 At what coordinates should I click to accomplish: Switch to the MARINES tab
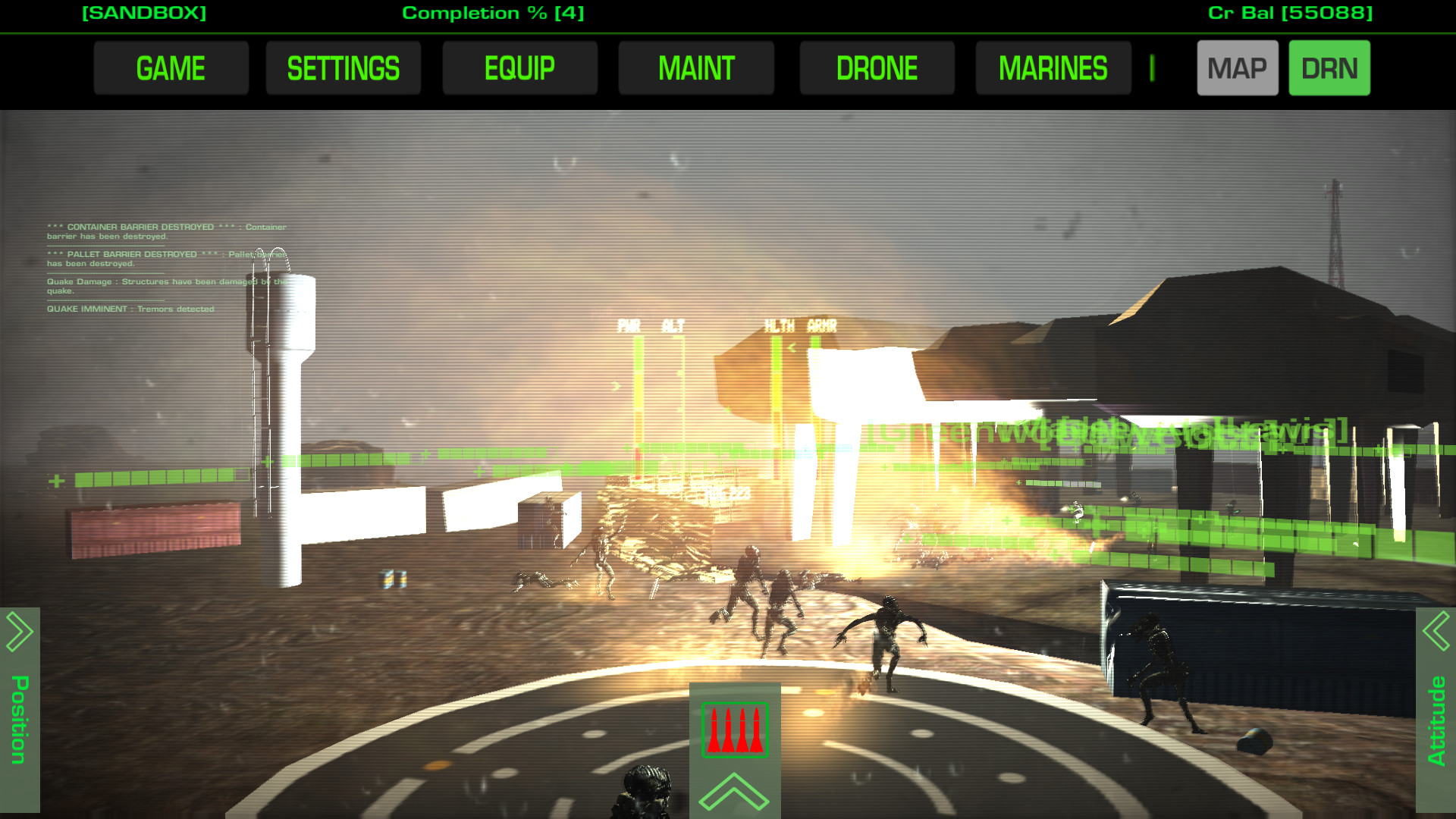click(1053, 67)
